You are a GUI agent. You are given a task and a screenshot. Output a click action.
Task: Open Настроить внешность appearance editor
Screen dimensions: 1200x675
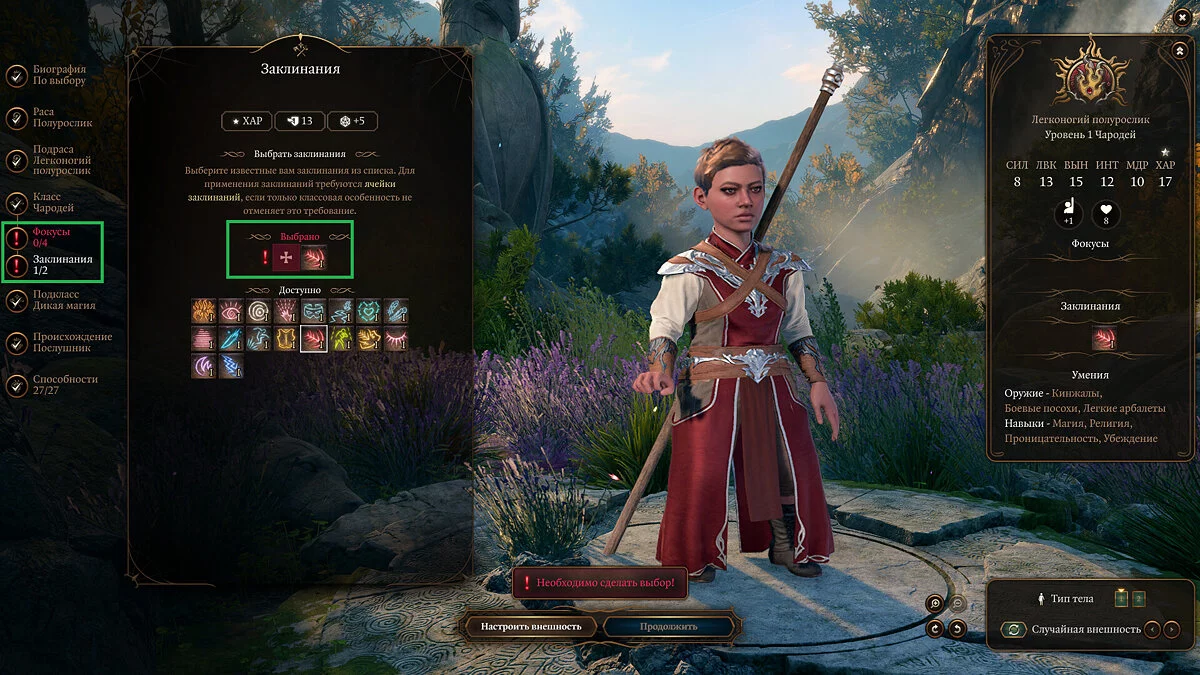531,627
